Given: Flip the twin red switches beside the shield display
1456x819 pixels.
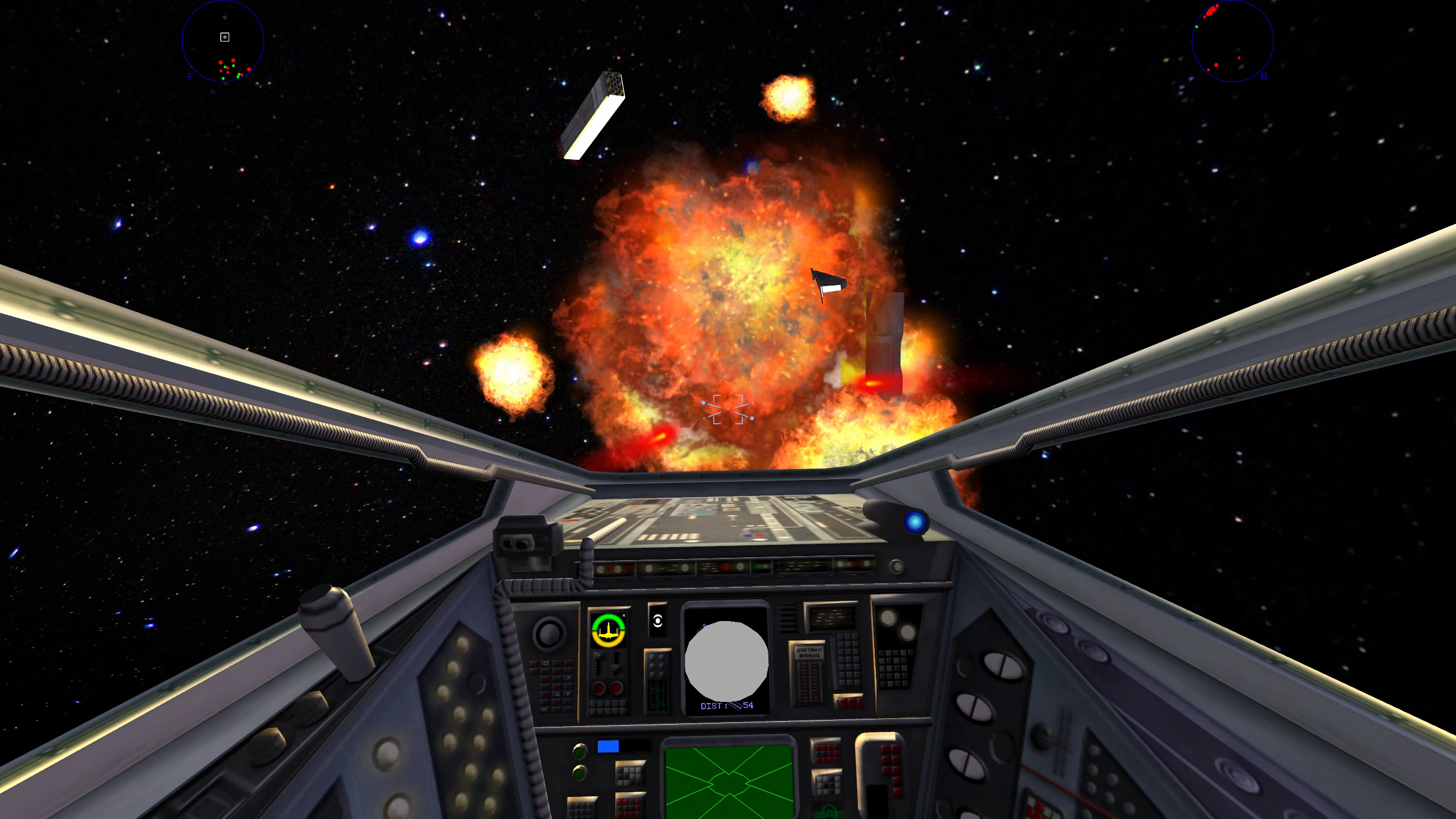Looking at the screenshot, I should coord(607,688).
